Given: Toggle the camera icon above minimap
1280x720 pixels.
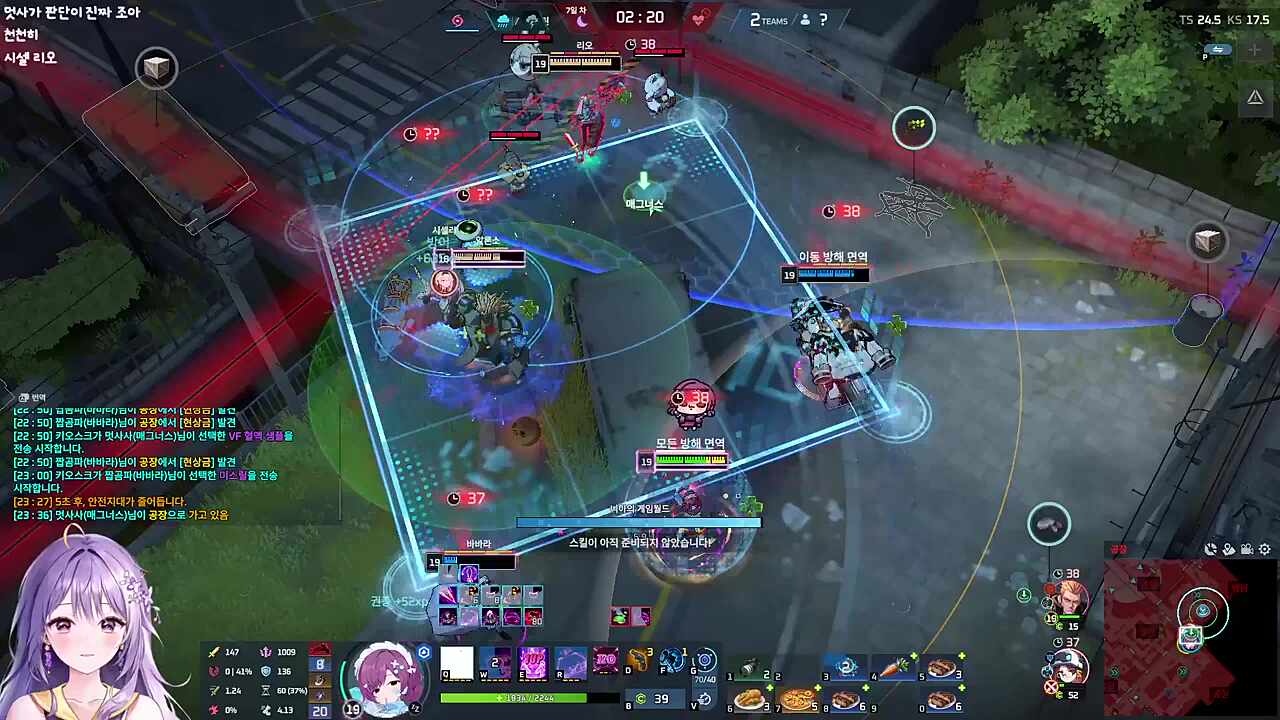Looking at the screenshot, I should [1247, 549].
